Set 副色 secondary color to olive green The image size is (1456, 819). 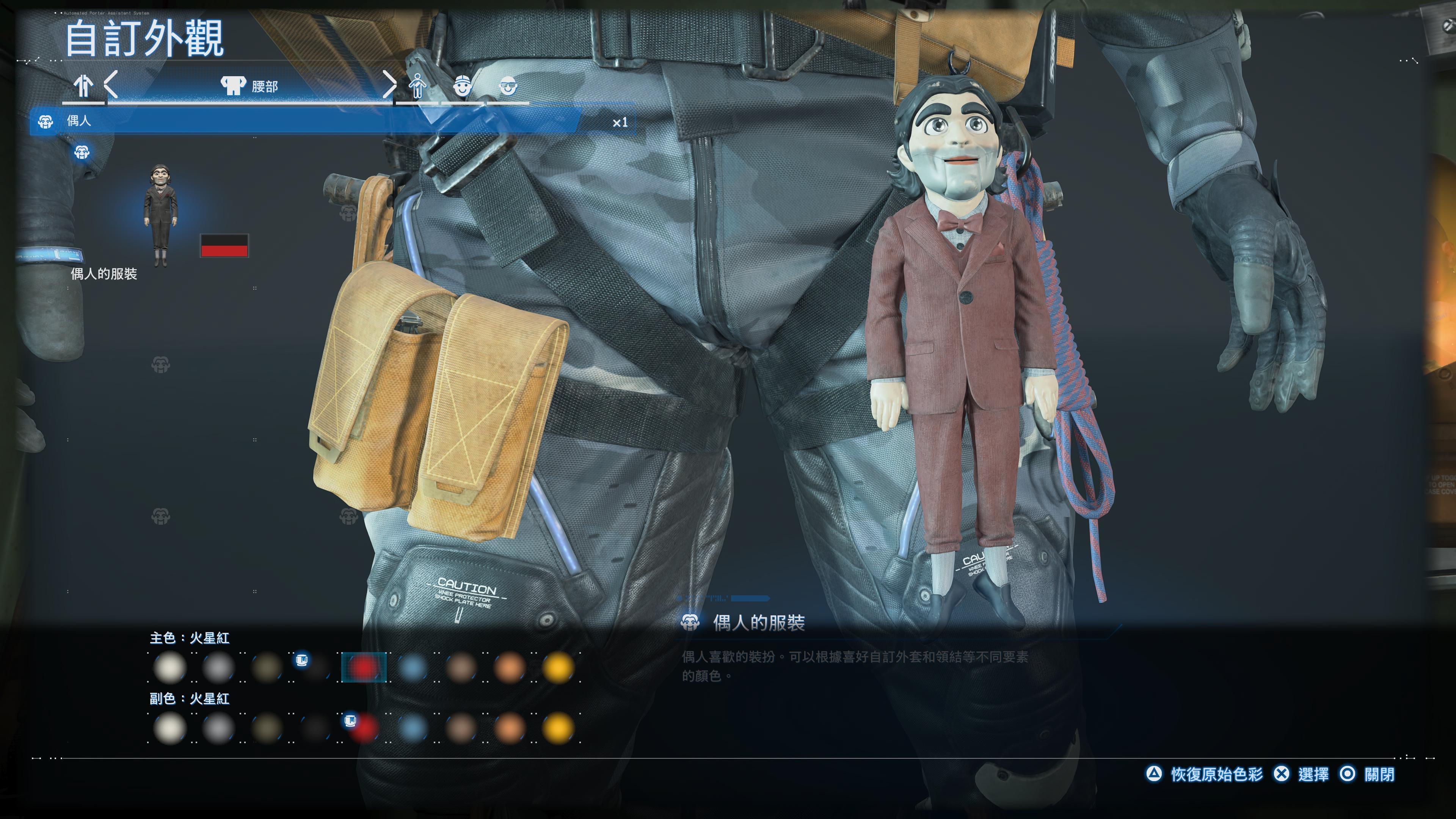coord(267,728)
